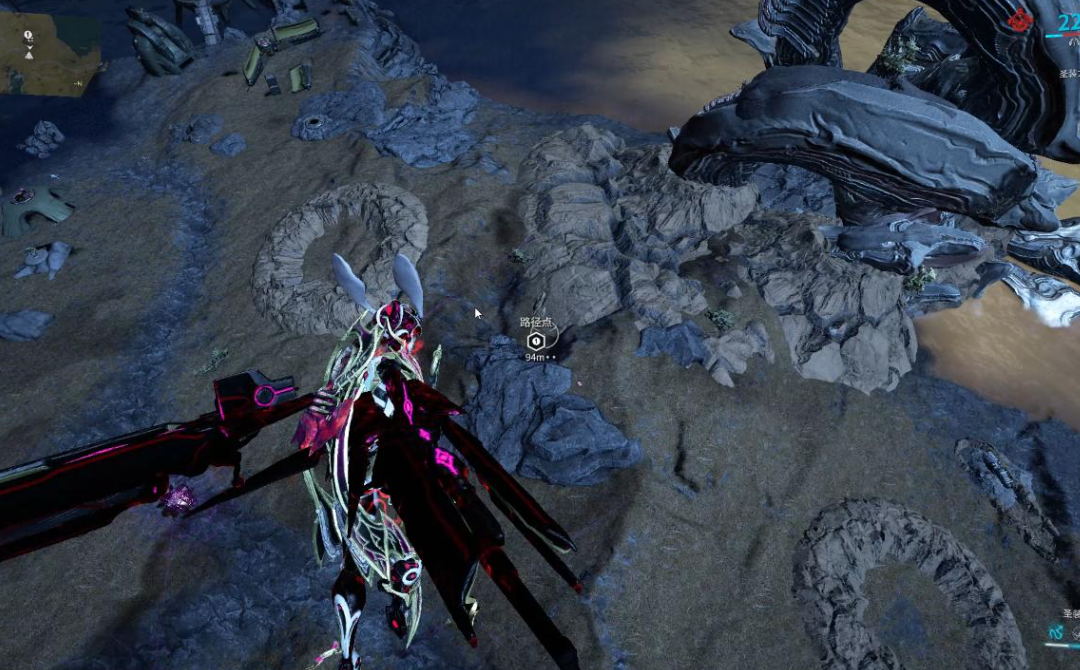1080x670 pixels.
Task: Click the red emblem icon beside shield number
Action: pos(1020,18)
